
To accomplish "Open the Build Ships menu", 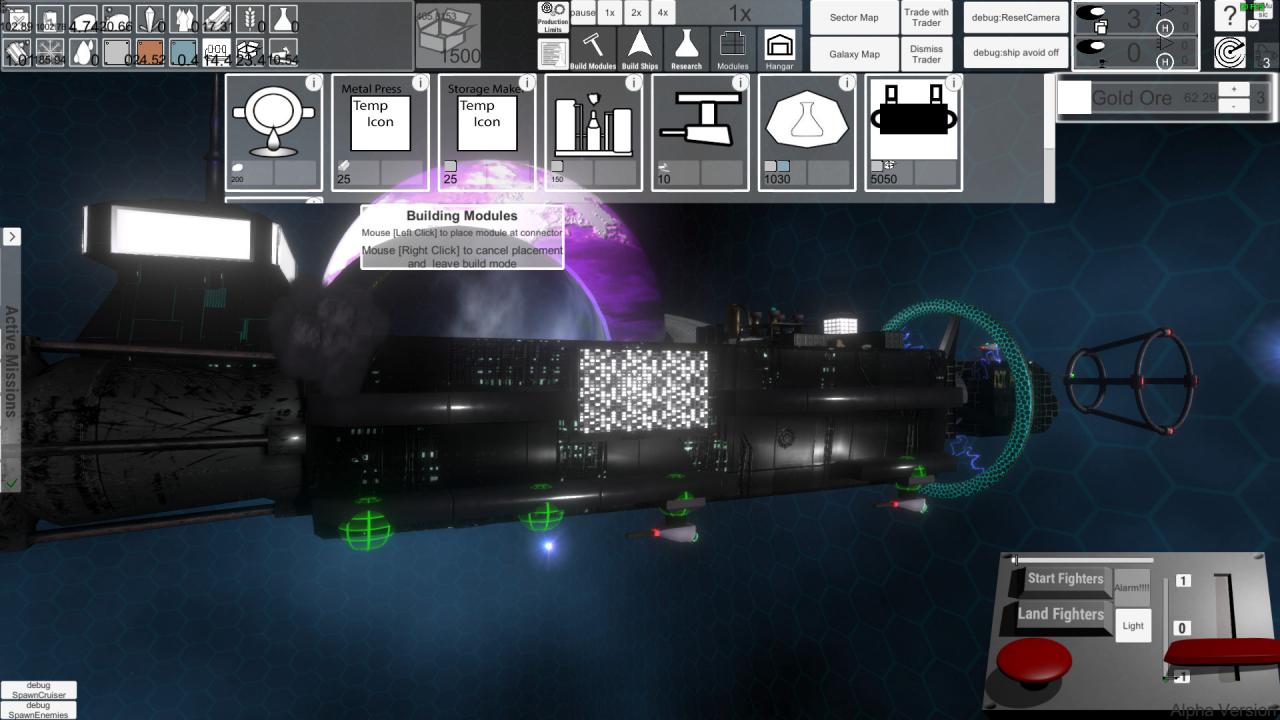I will (640, 49).
